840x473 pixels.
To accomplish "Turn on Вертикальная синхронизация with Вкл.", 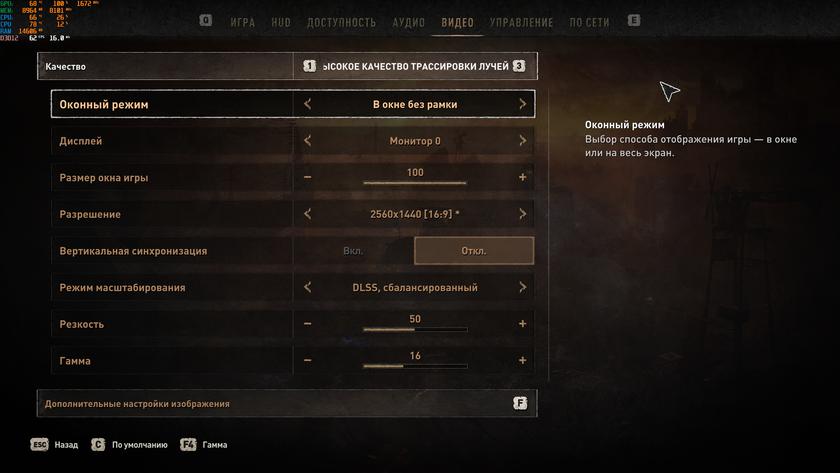I will coord(353,251).
